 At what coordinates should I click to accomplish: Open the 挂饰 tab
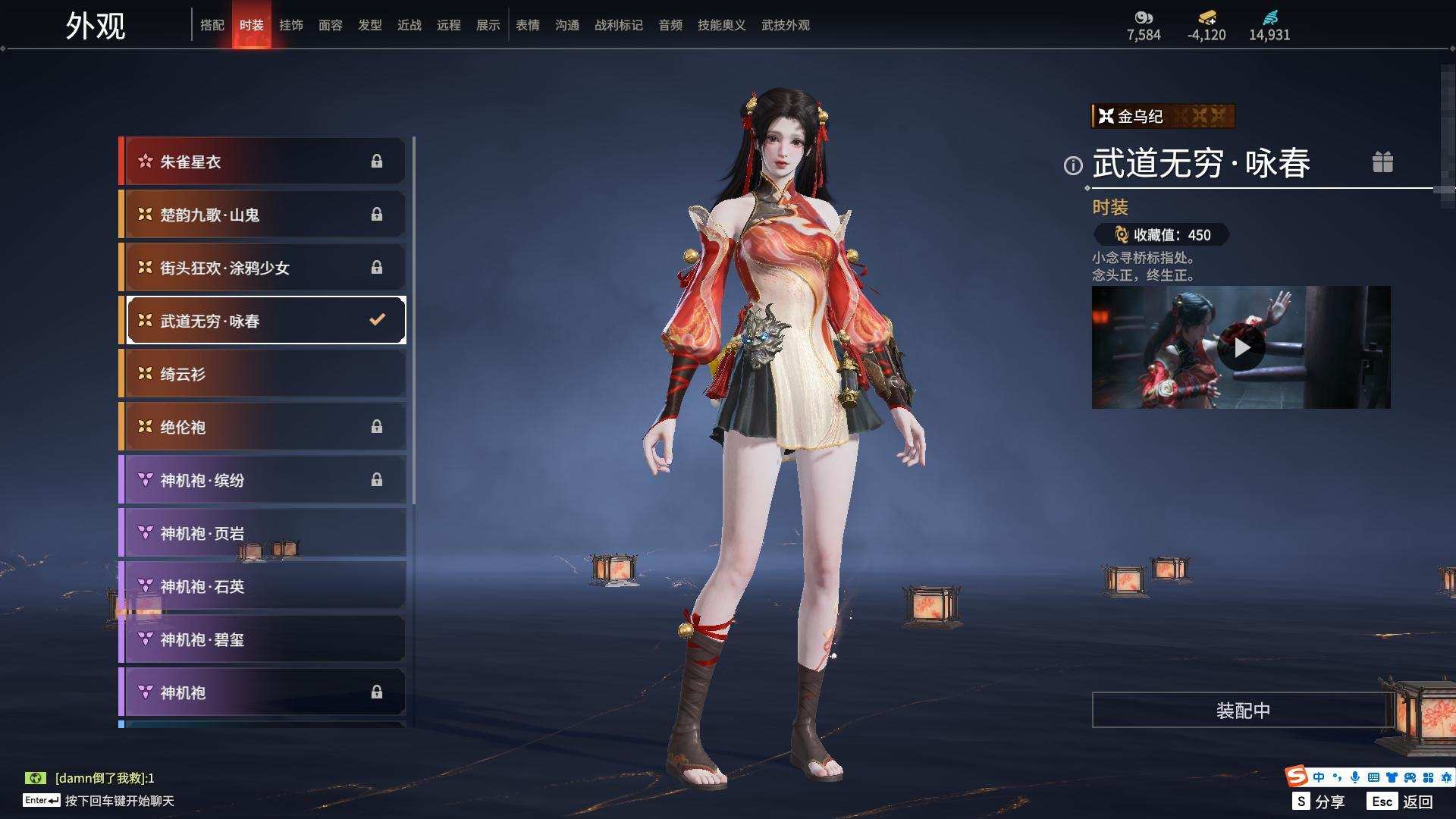click(x=290, y=25)
